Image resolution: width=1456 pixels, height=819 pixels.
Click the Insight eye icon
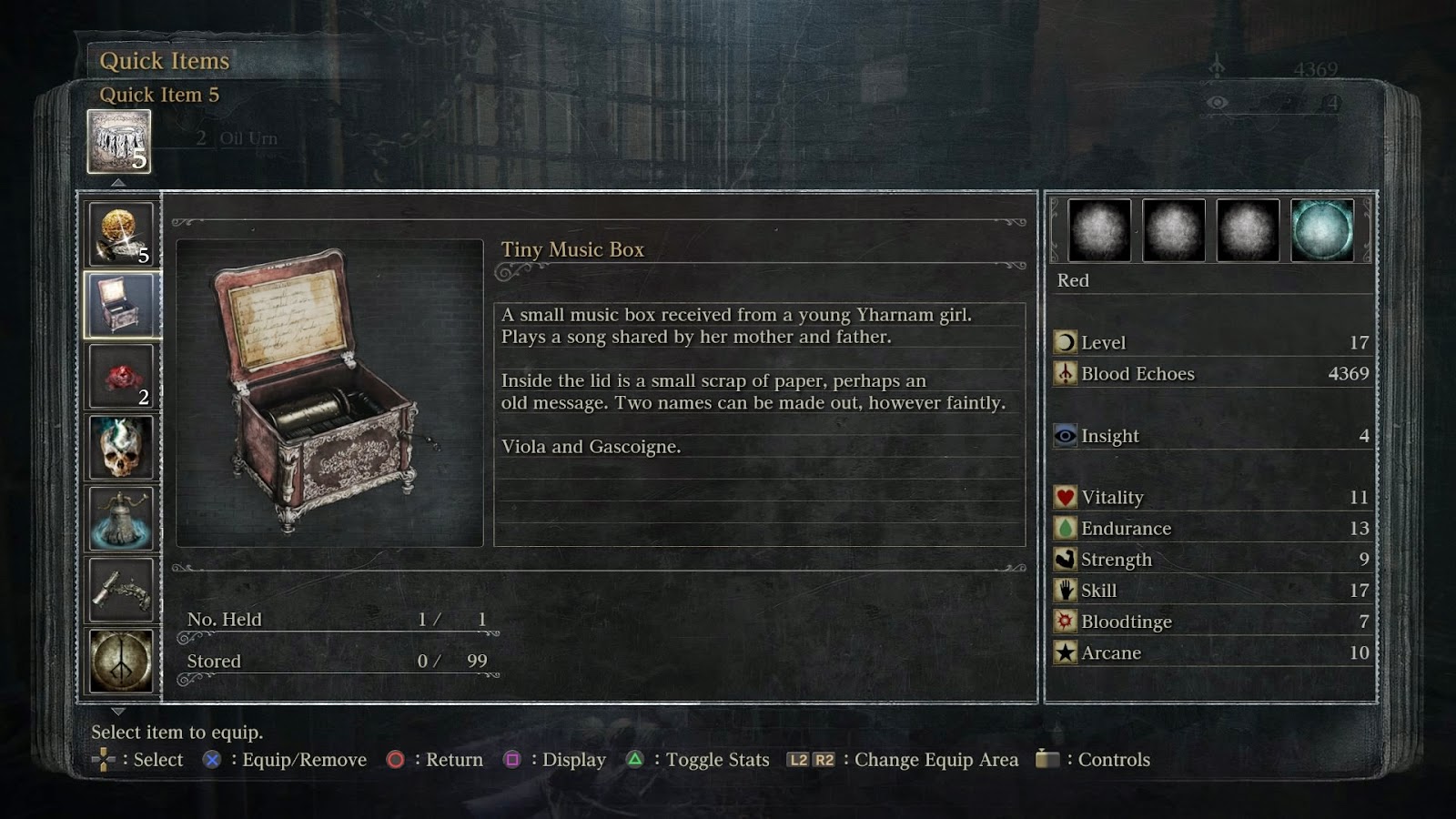pyautogui.click(x=1066, y=436)
